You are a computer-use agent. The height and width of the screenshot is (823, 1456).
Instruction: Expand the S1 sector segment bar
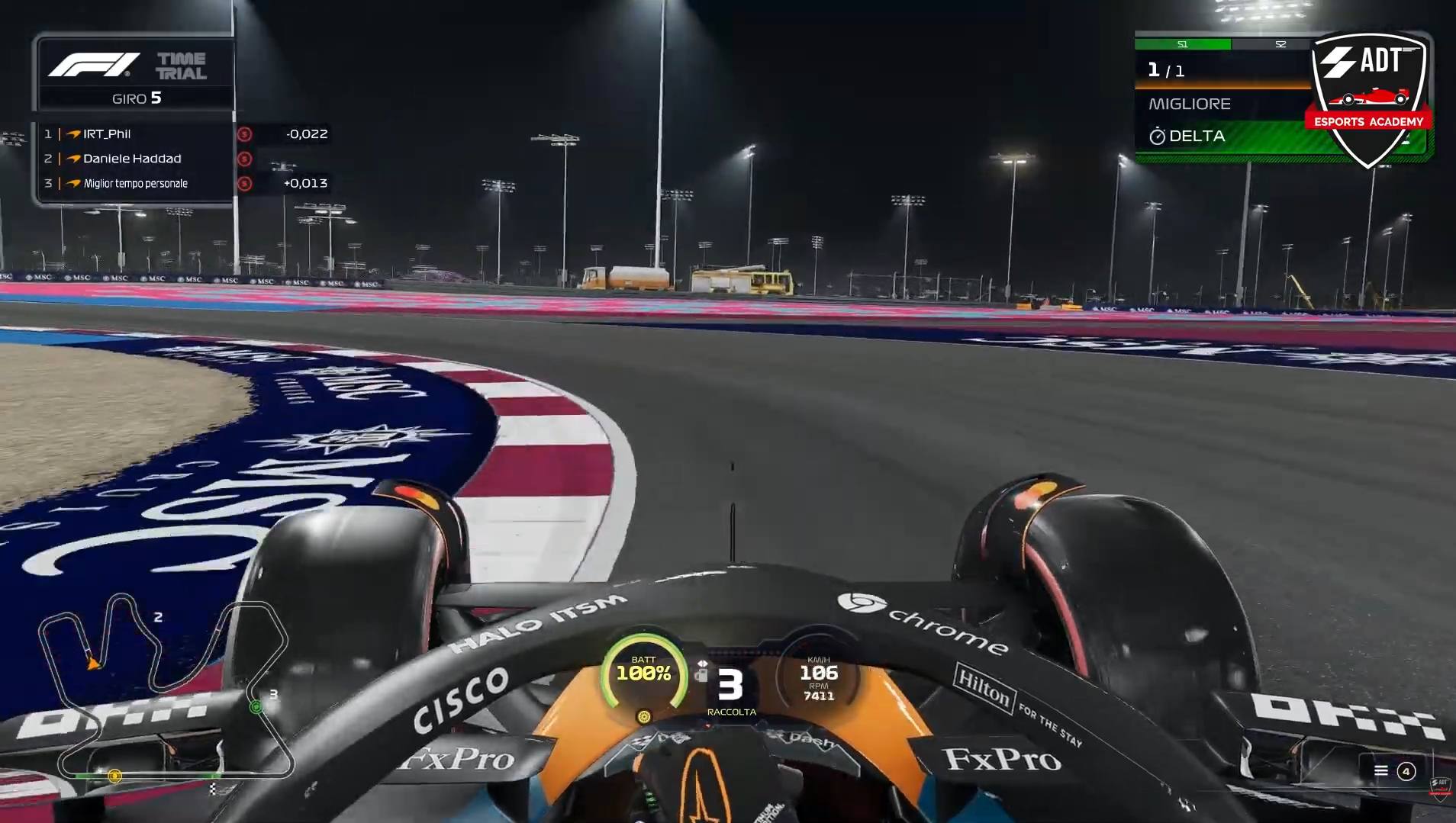1184,44
